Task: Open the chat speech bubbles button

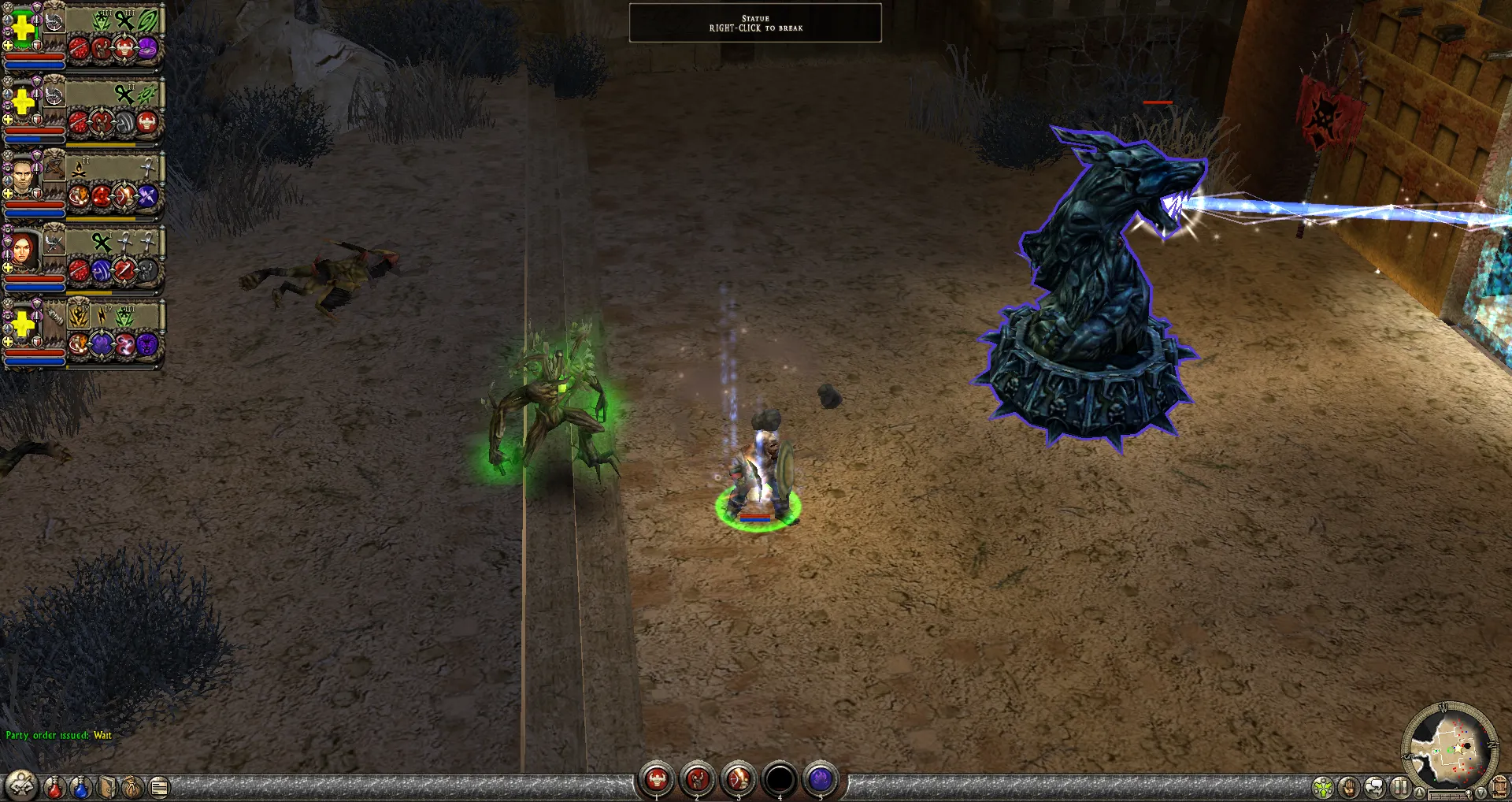Action: coord(1375,787)
